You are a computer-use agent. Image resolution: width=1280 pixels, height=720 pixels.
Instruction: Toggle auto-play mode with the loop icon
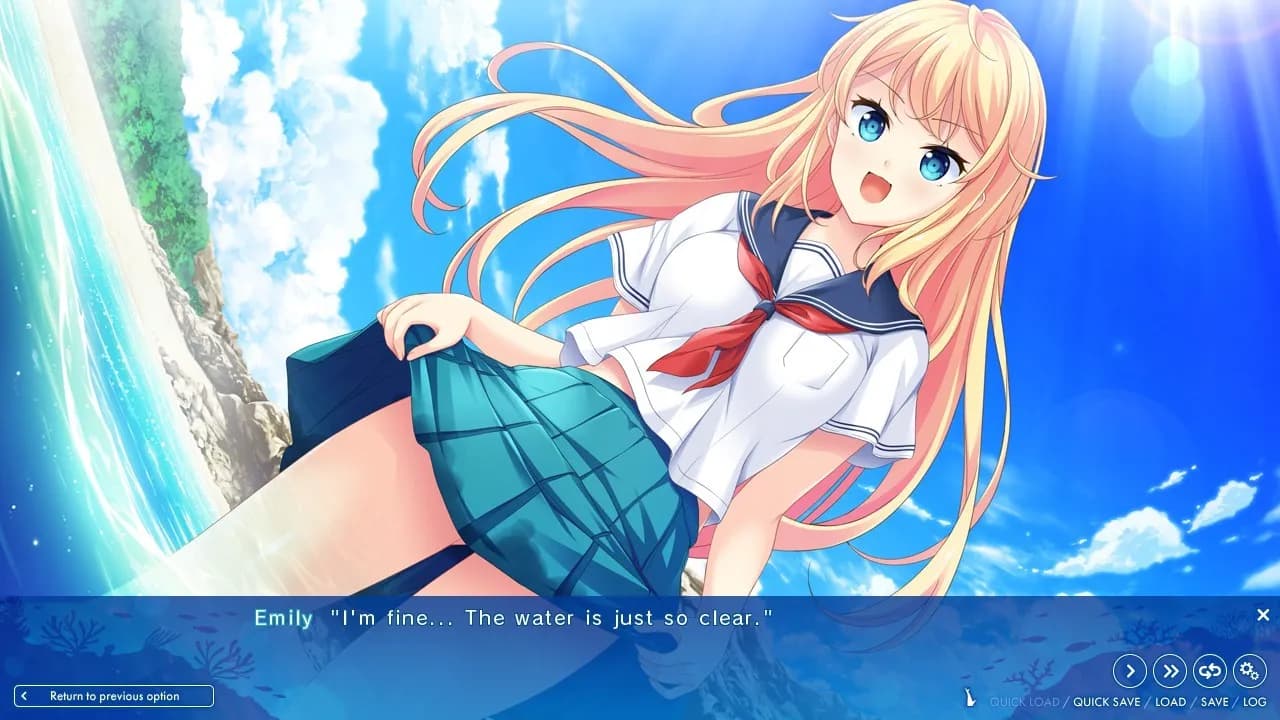(x=1210, y=670)
